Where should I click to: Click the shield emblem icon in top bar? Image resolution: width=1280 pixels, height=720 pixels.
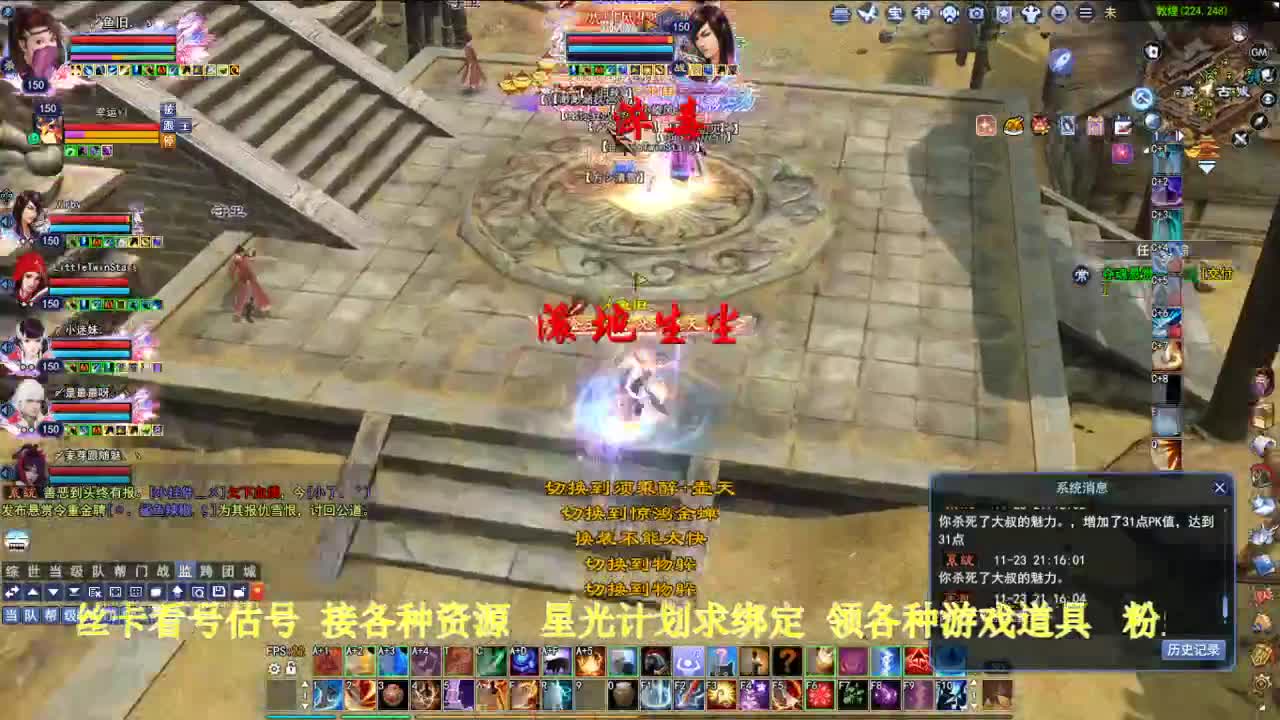(1004, 13)
